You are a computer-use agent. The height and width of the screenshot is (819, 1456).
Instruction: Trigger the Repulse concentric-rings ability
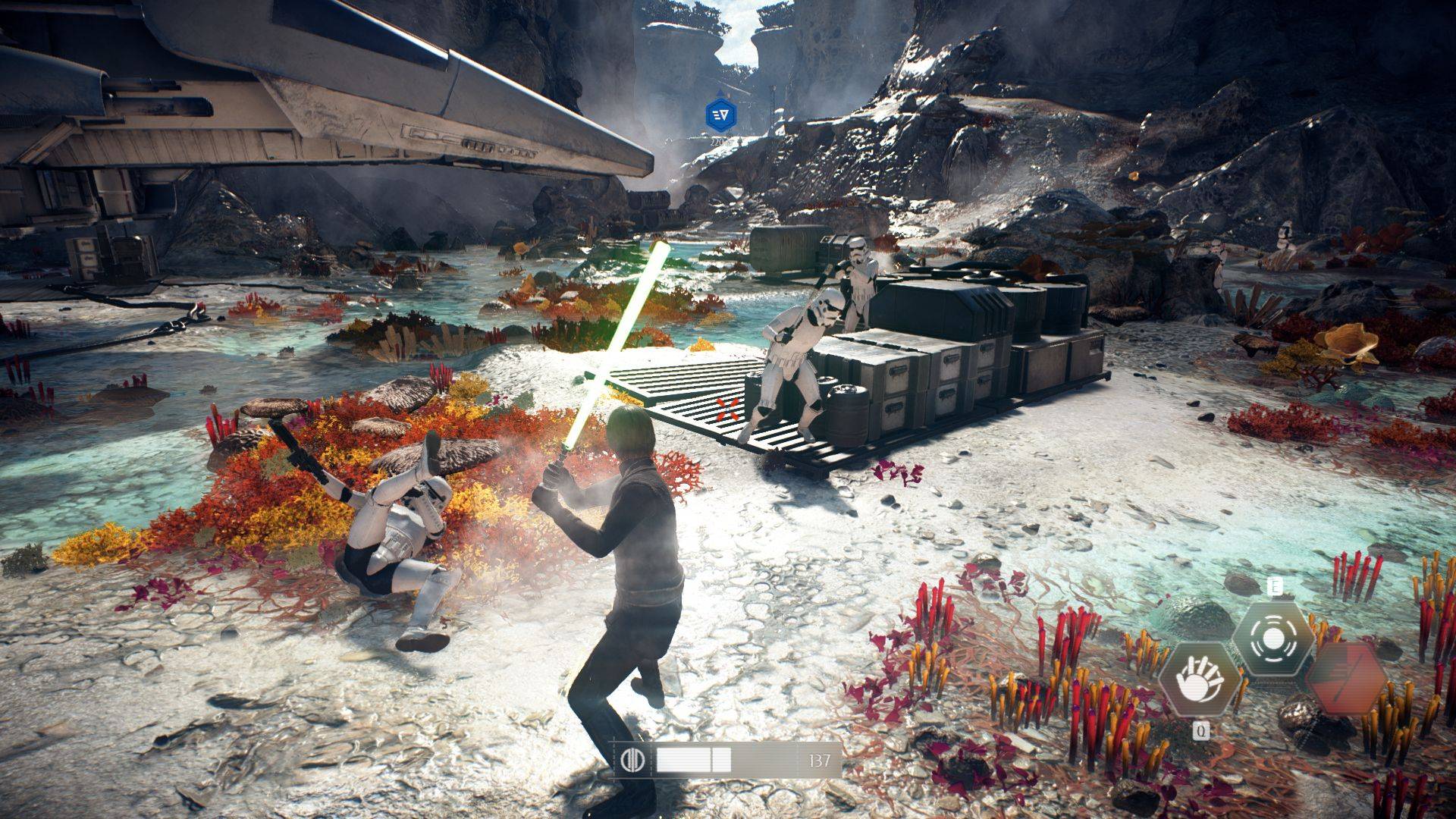click(x=1272, y=639)
